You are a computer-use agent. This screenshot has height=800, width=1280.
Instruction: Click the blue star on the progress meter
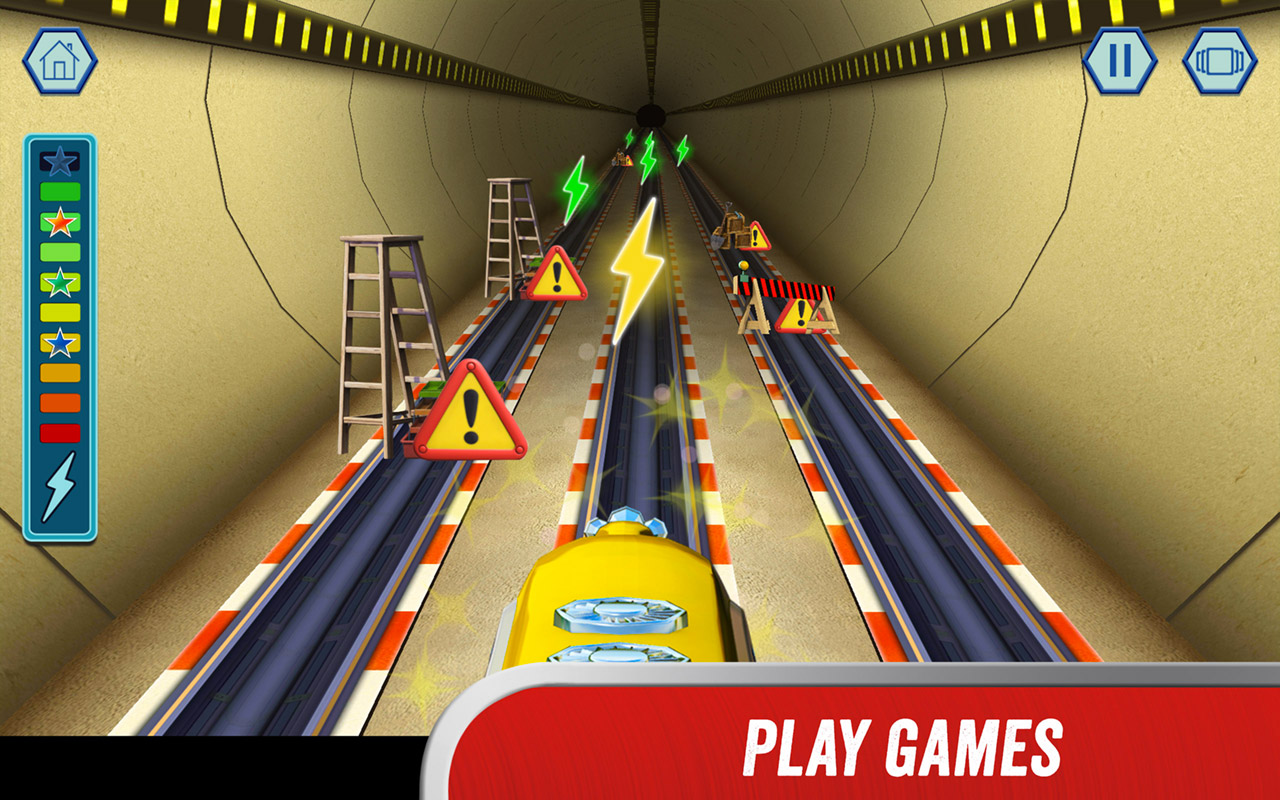58,341
